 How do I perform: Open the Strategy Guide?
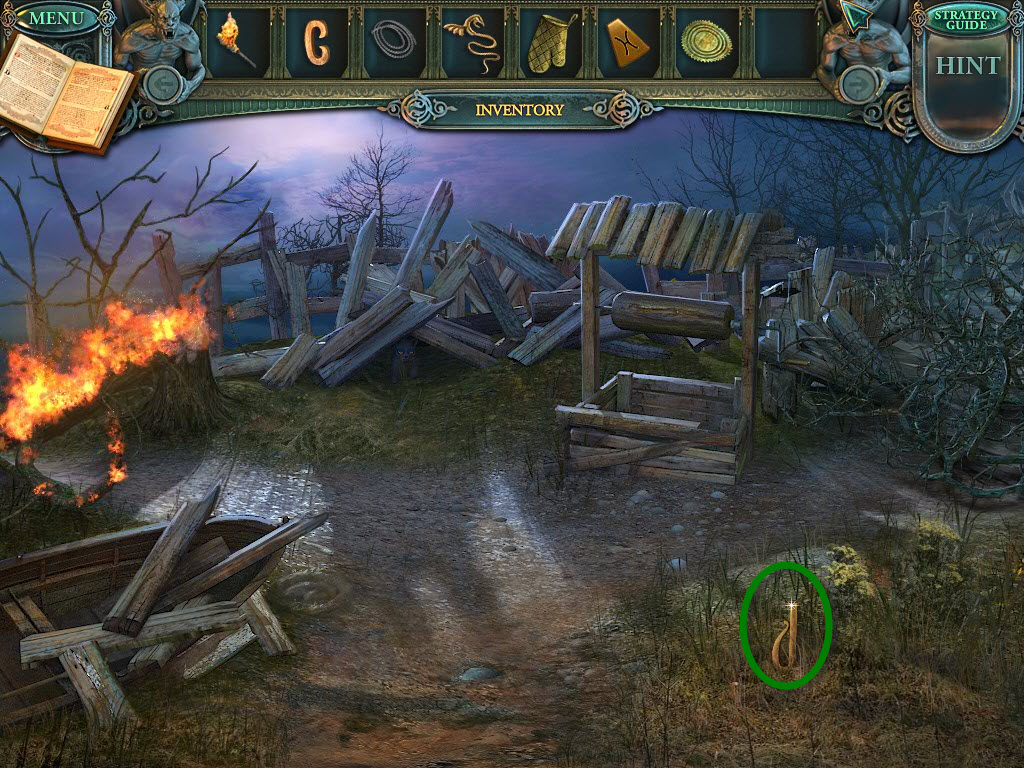pos(966,18)
